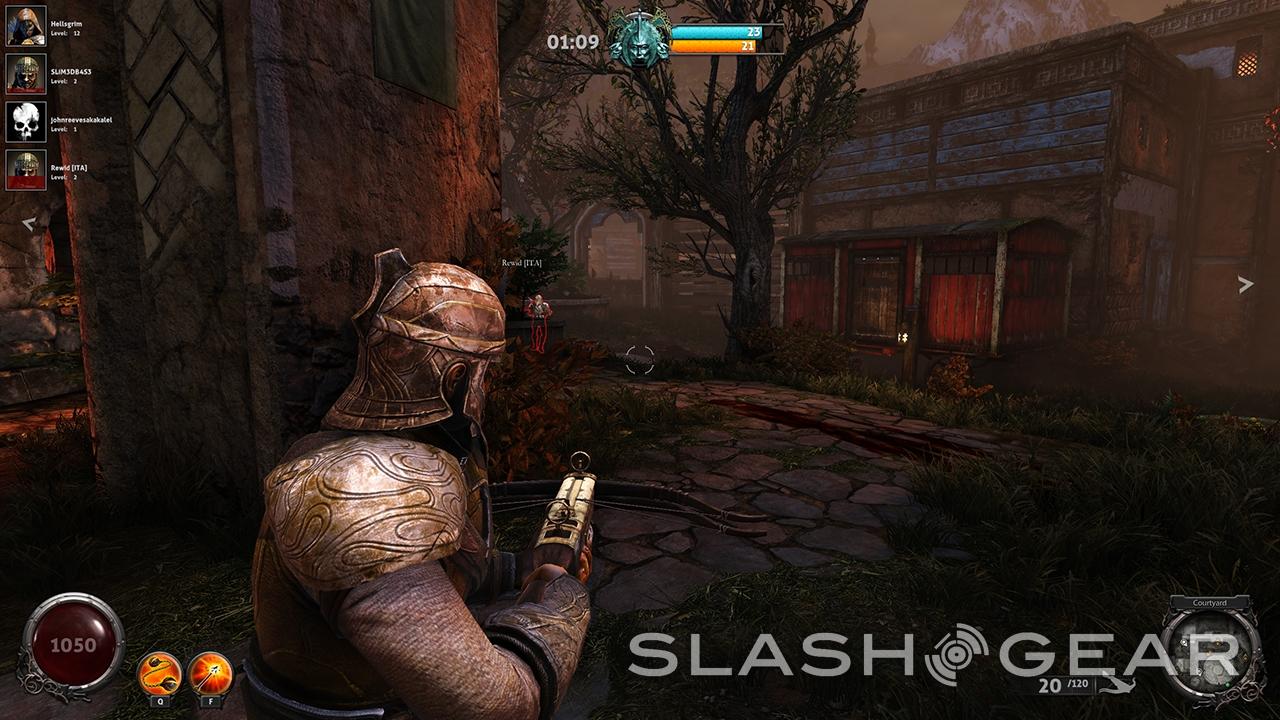Use the glowing arrow ability icon
Screen dimensions: 1280x720
pos(210,672)
